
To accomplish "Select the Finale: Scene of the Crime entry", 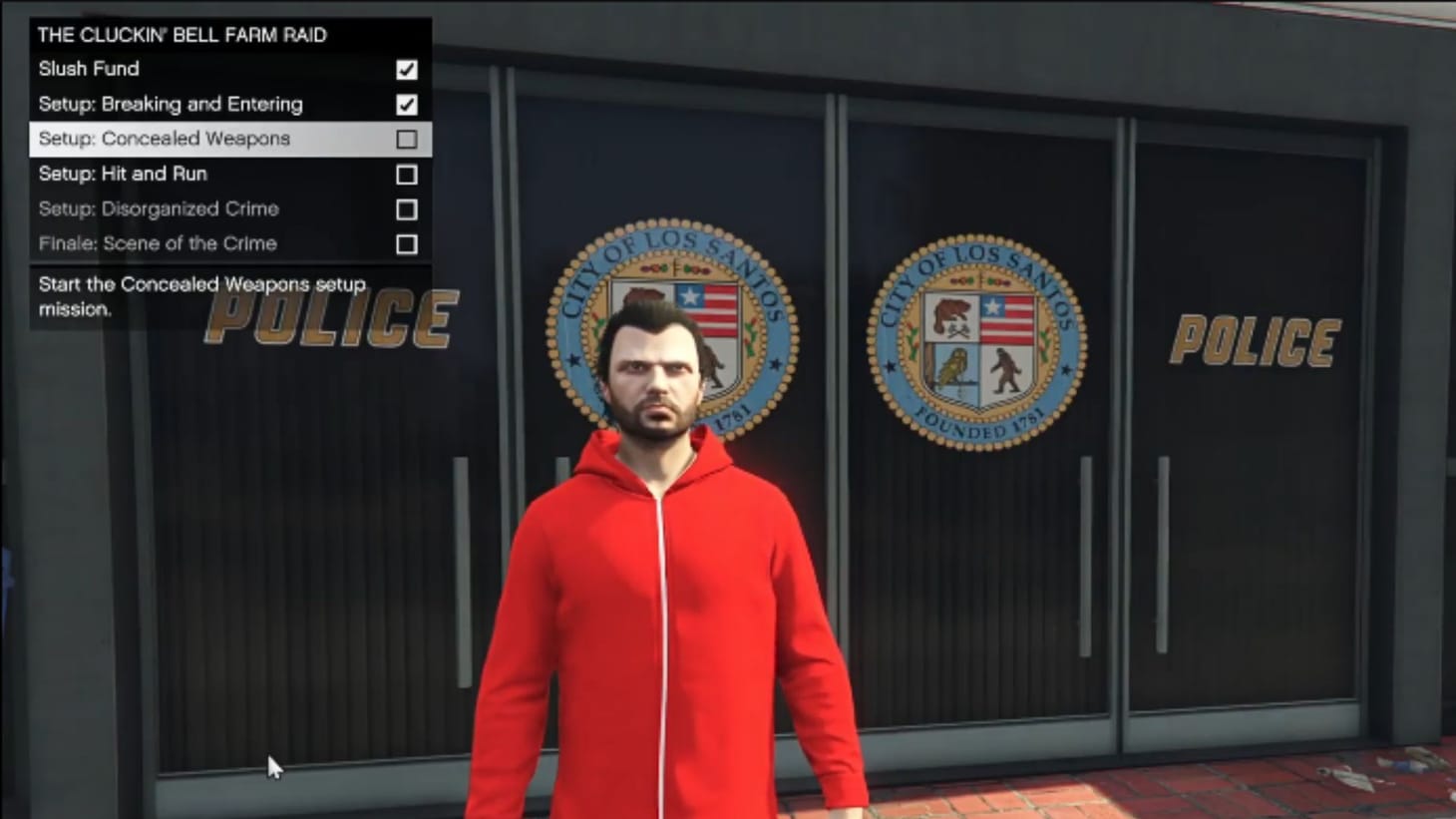I will [156, 243].
